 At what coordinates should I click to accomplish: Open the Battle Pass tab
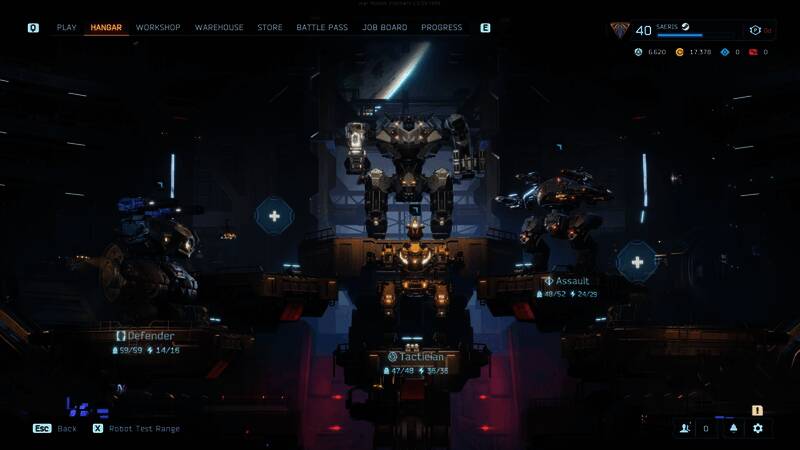(322, 28)
